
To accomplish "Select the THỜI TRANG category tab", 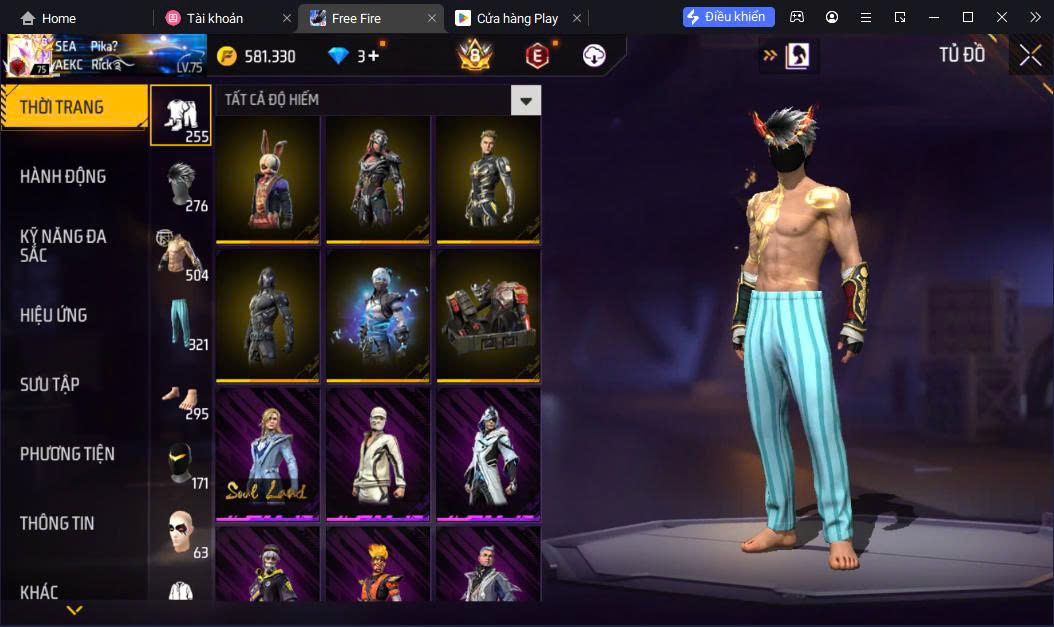I will click(x=73, y=107).
